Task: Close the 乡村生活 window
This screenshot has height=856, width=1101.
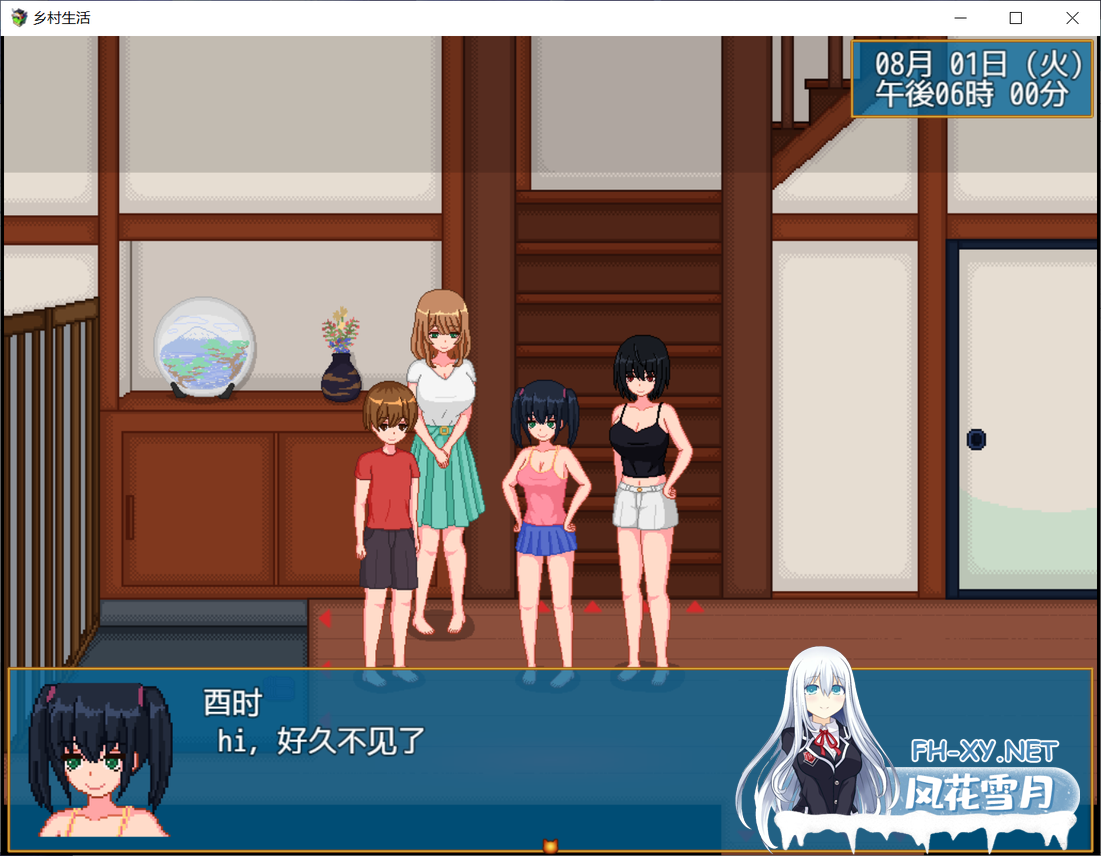Action: click(1072, 18)
